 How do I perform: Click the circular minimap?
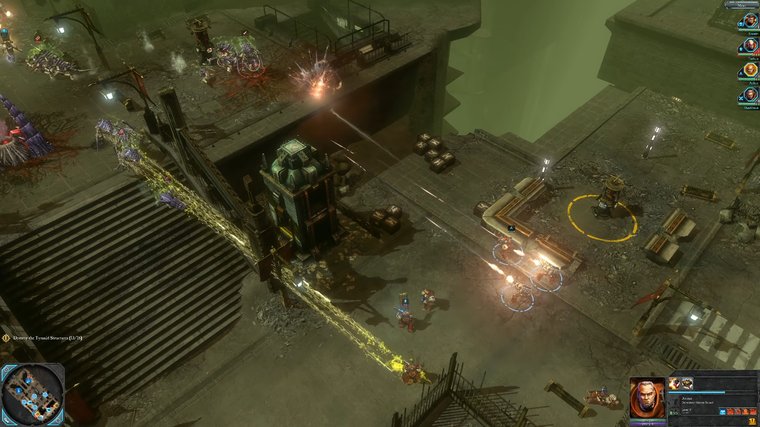(32, 393)
